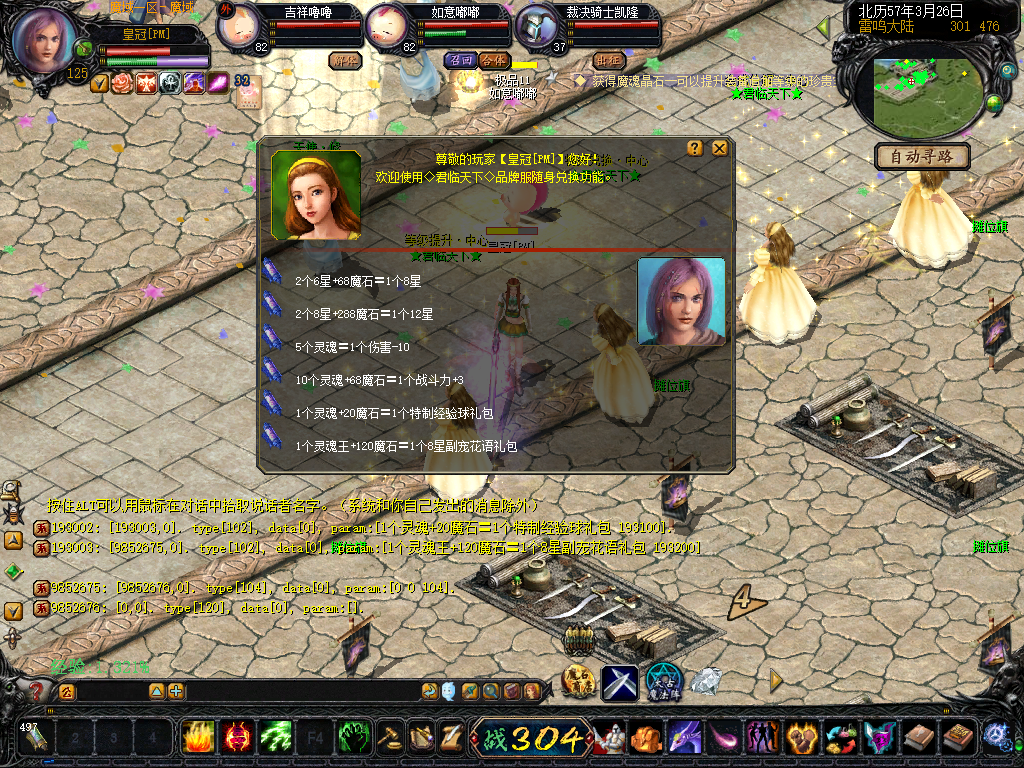Click the 解体 button under 吉祥噜噜

tap(345, 60)
